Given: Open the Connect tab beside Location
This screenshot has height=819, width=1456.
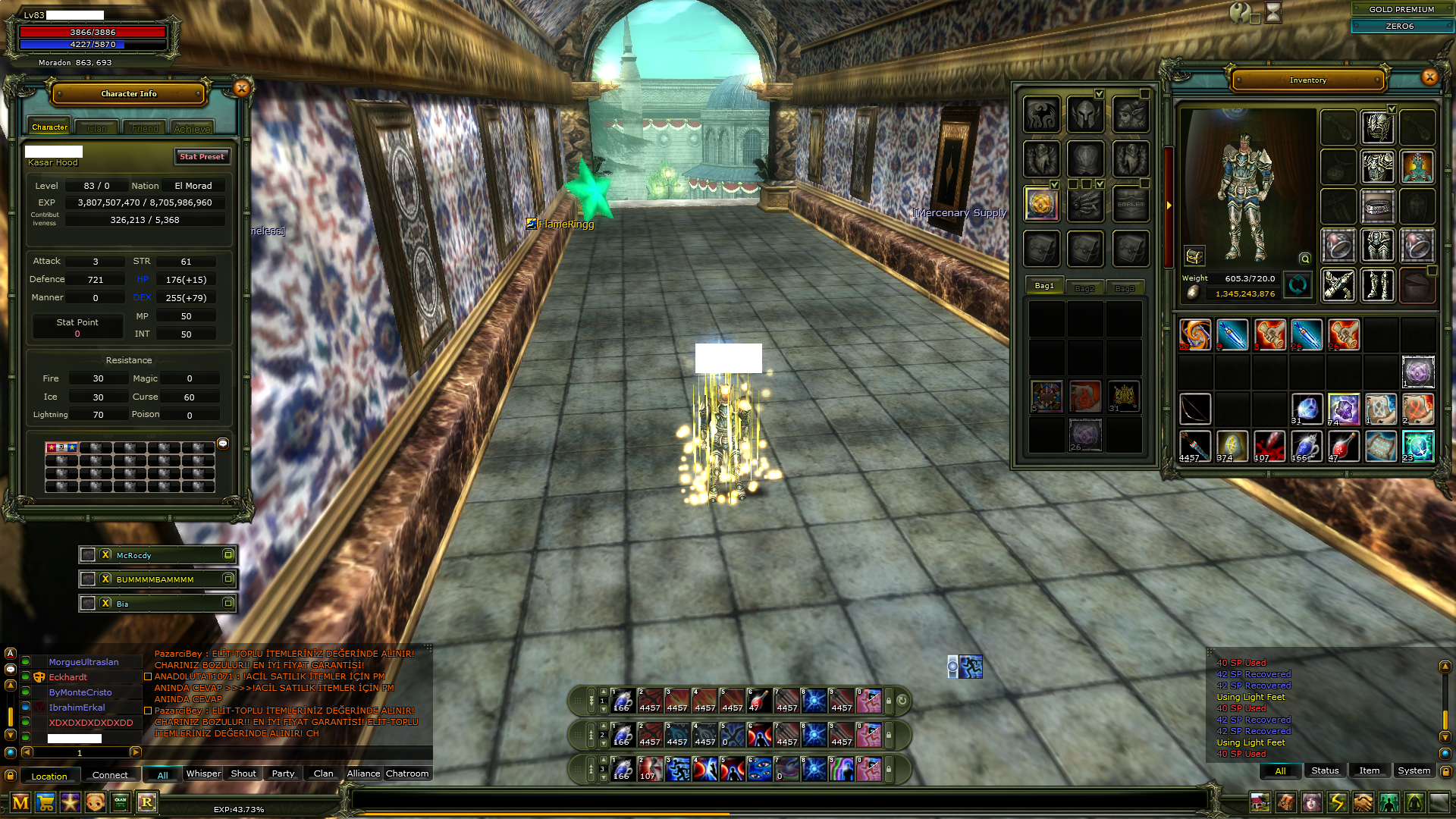Looking at the screenshot, I should click(x=110, y=775).
